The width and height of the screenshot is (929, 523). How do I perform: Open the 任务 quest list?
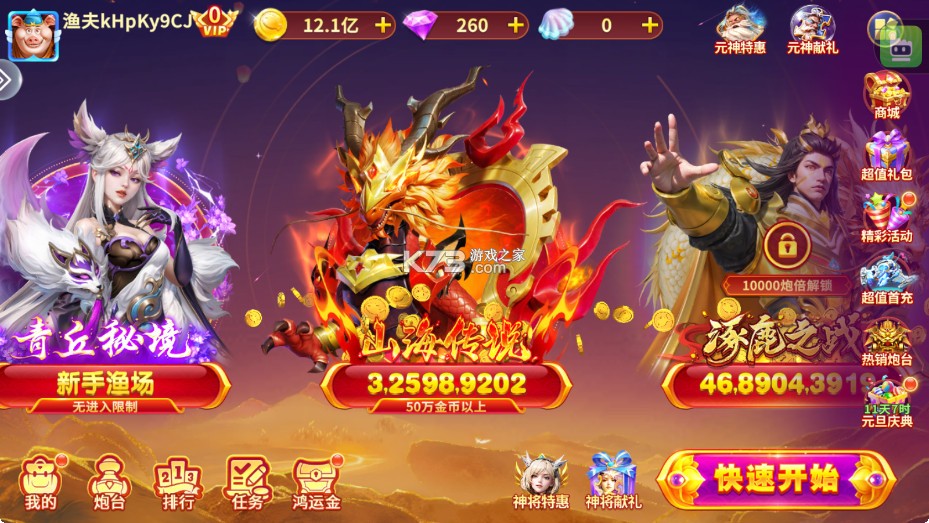[x=247, y=483]
